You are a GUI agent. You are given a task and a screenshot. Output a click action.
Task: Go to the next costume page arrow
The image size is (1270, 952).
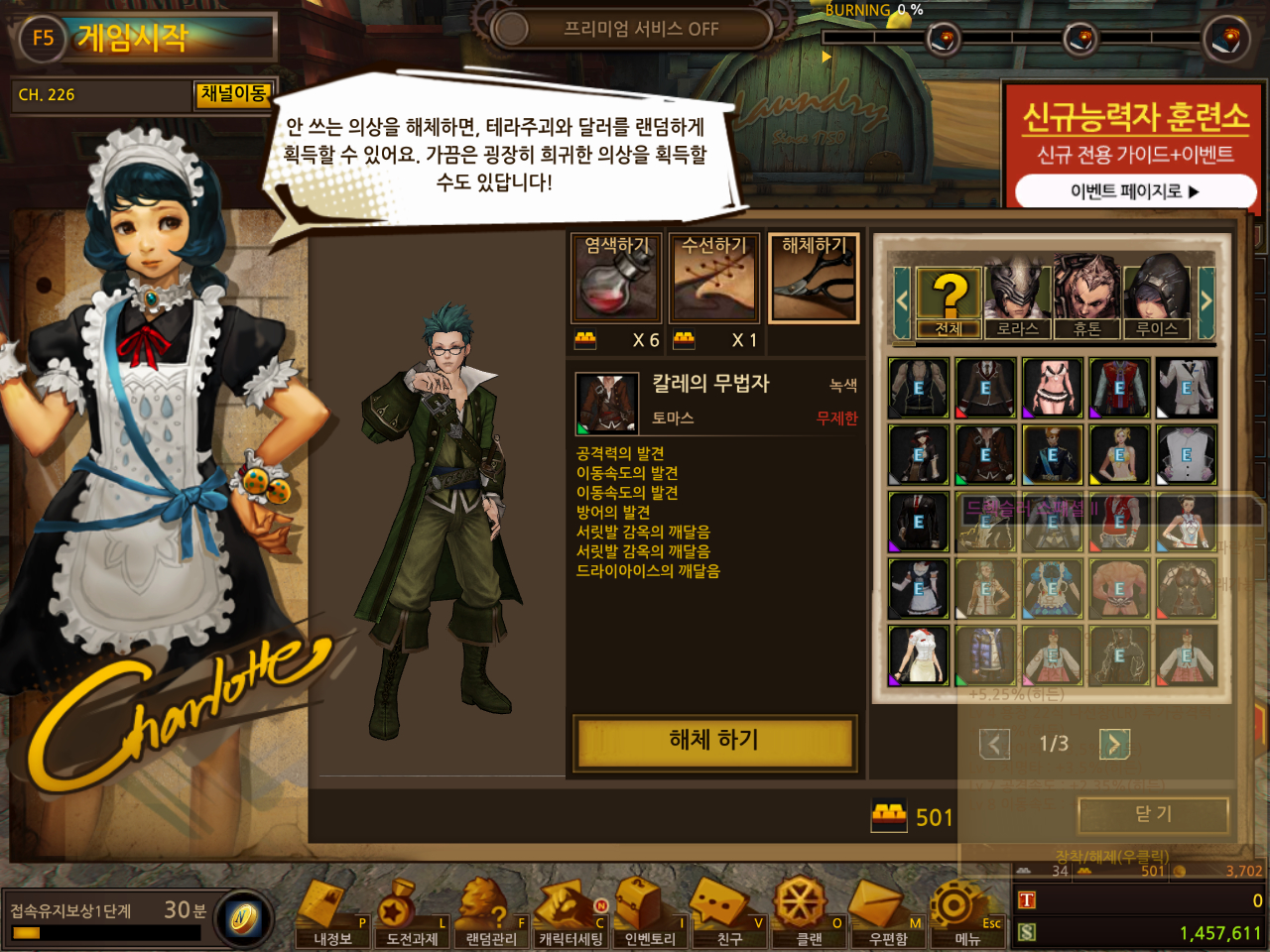tap(1114, 744)
